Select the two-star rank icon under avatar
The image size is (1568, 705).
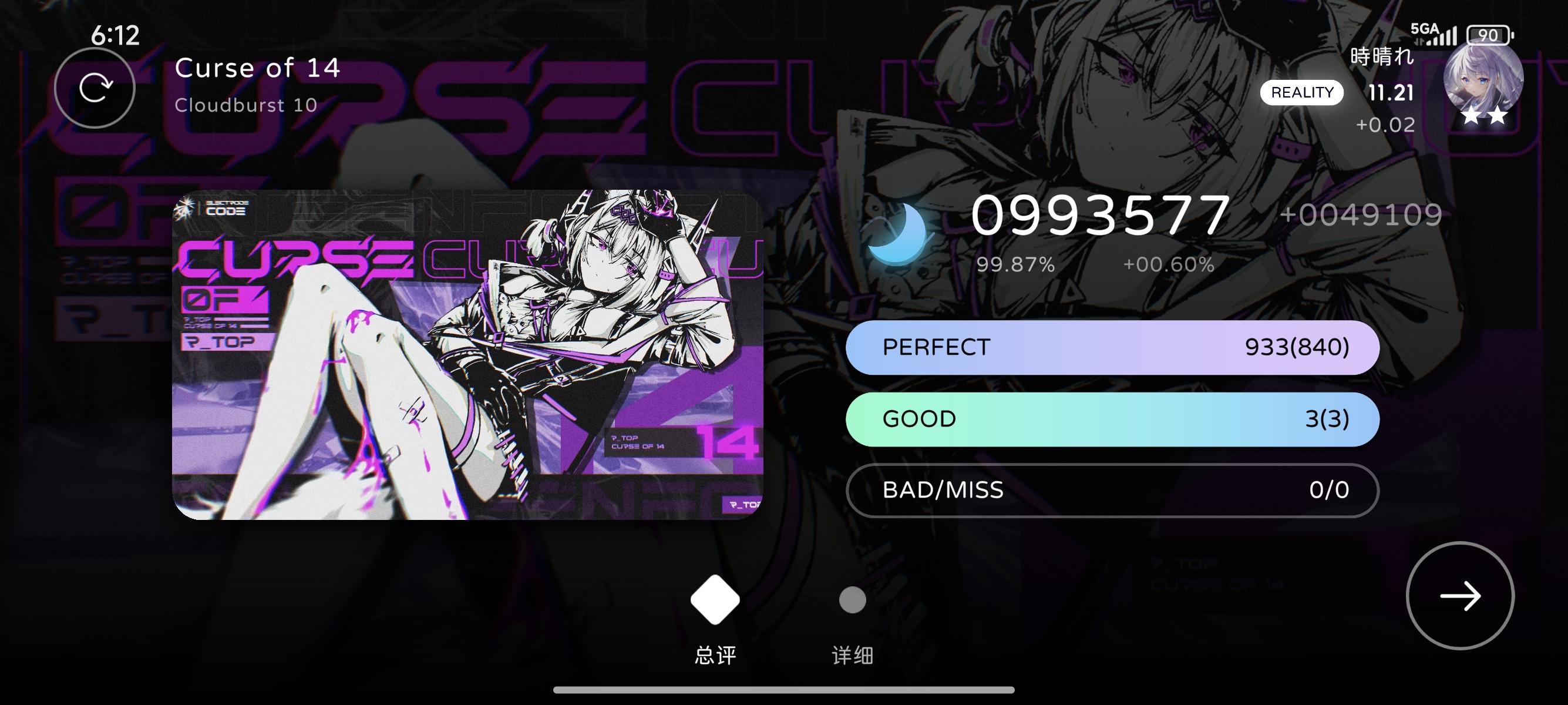point(1486,116)
